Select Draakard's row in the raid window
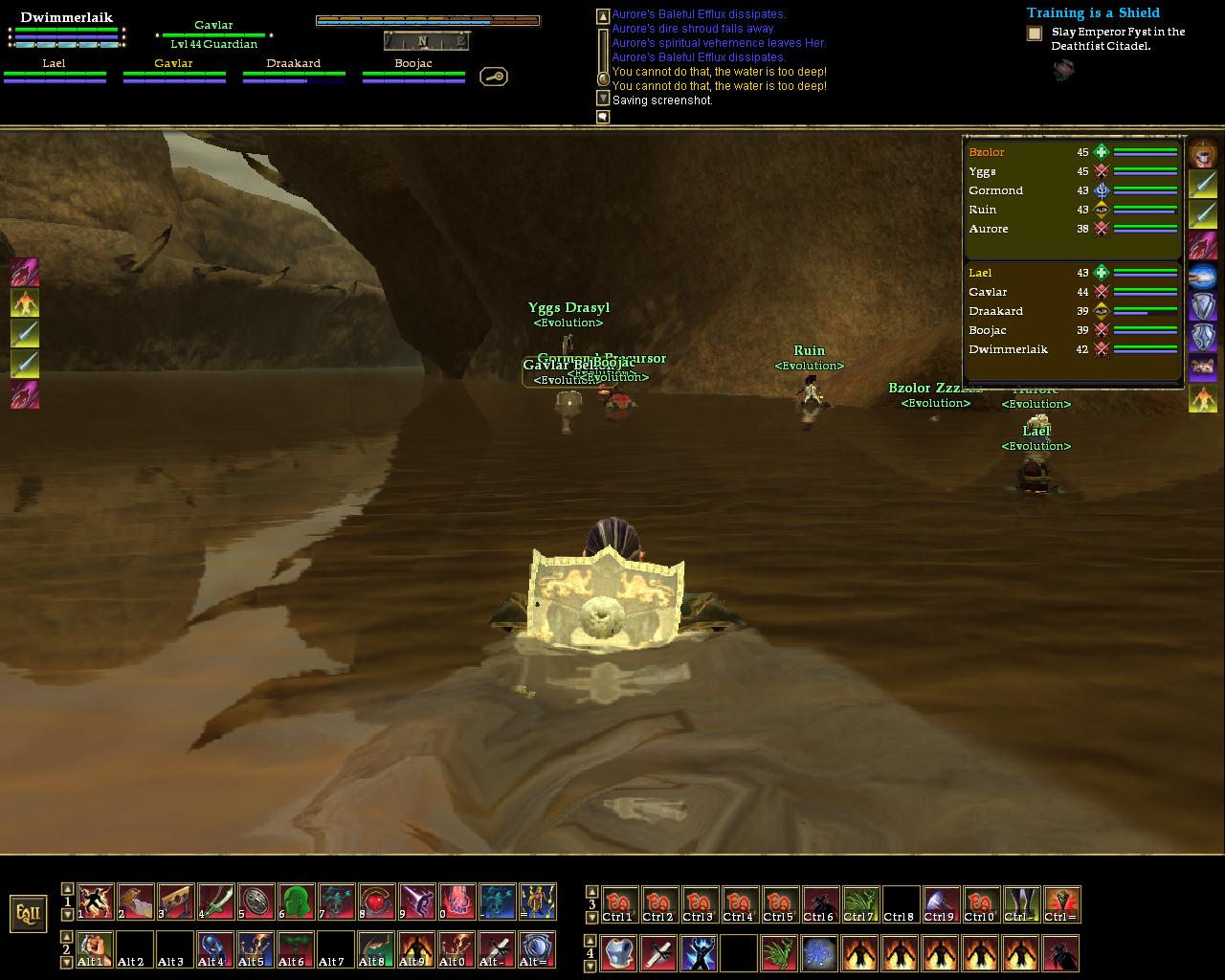Screen dimensions: 1225x980 pos(995,311)
